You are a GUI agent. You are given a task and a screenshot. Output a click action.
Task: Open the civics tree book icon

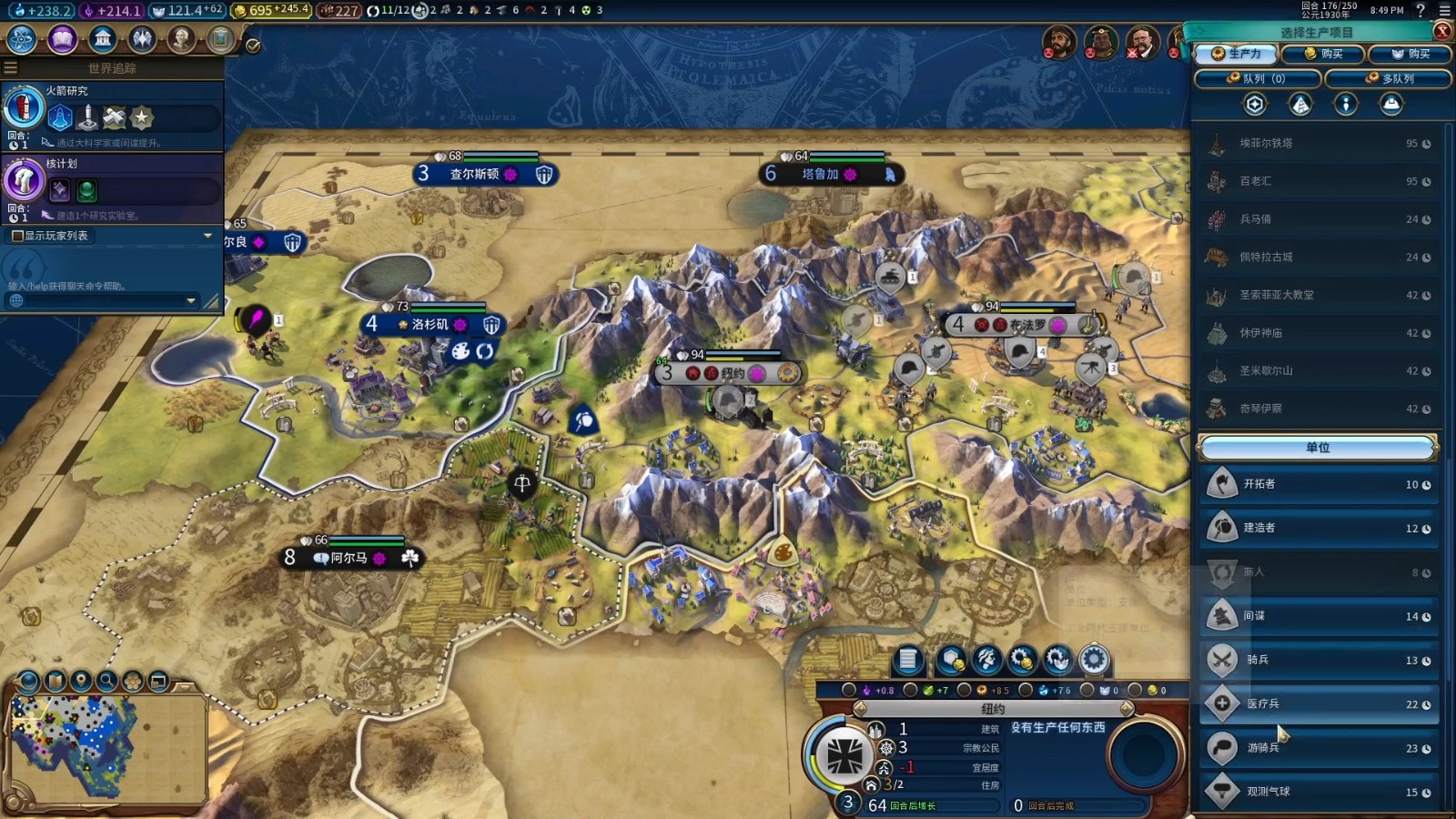pyautogui.click(x=62, y=39)
